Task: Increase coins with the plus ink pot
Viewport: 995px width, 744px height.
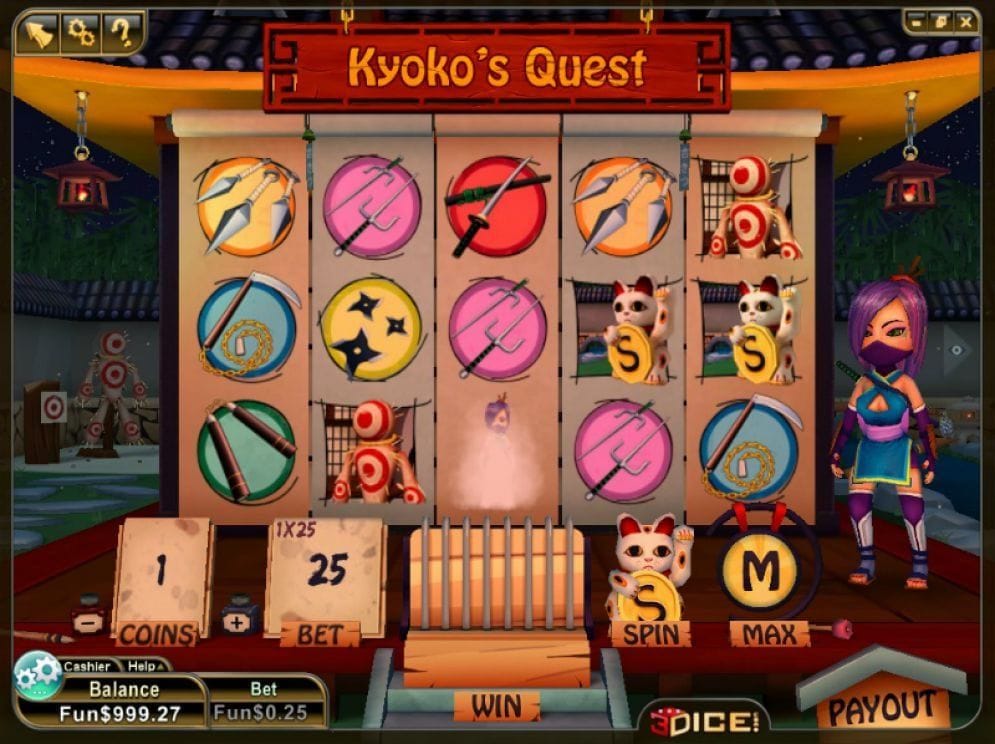Action: click(240, 617)
